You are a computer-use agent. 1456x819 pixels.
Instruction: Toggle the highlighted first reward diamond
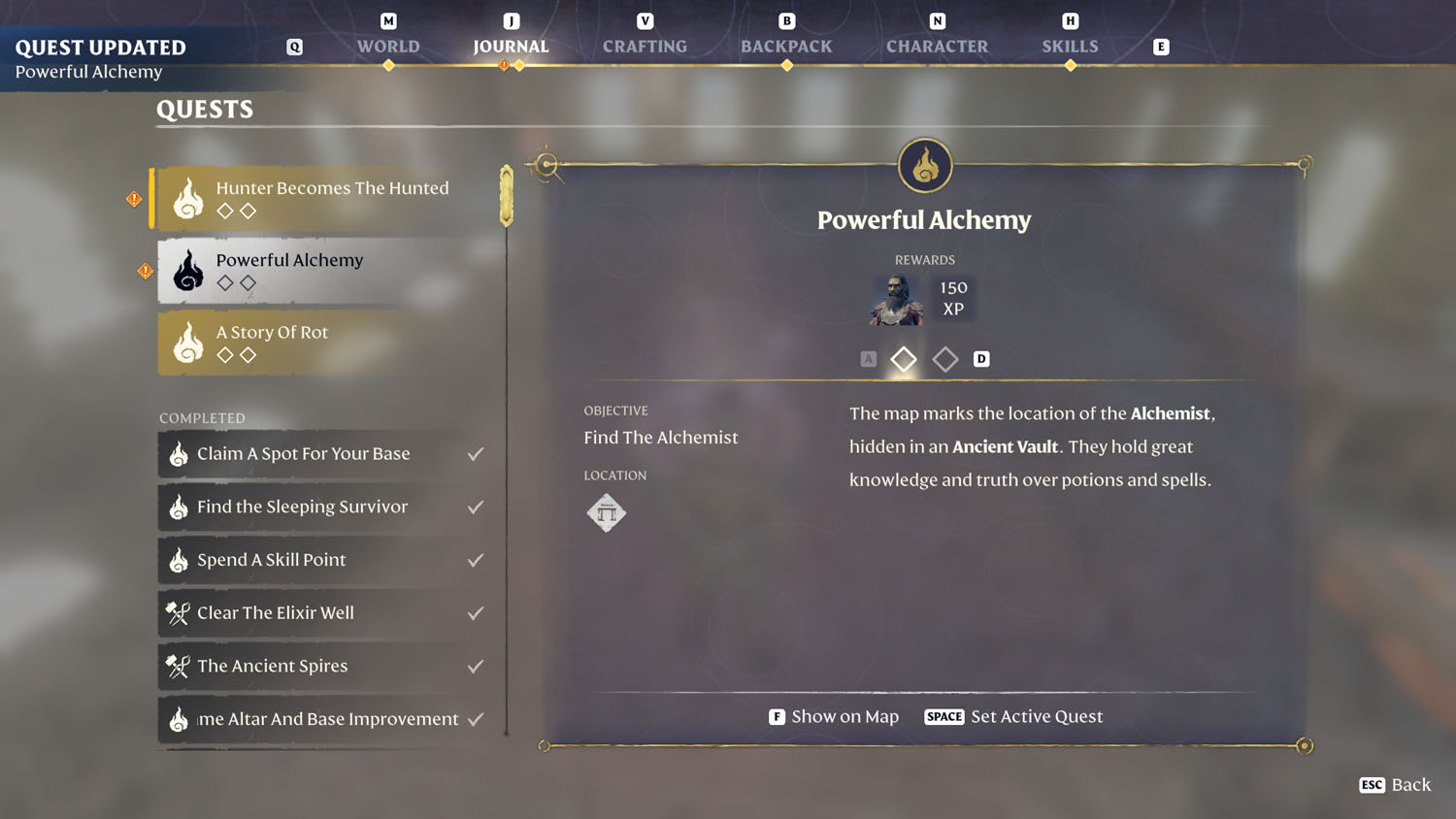click(903, 359)
